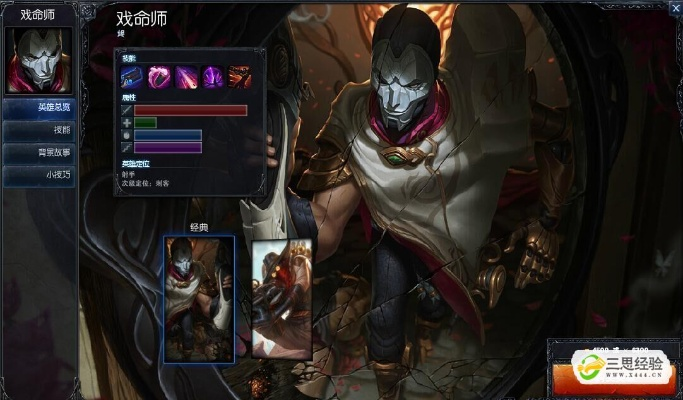Choose the 经典 classic skin thumbnail
The height and width of the screenshot is (400, 683).
[199, 298]
